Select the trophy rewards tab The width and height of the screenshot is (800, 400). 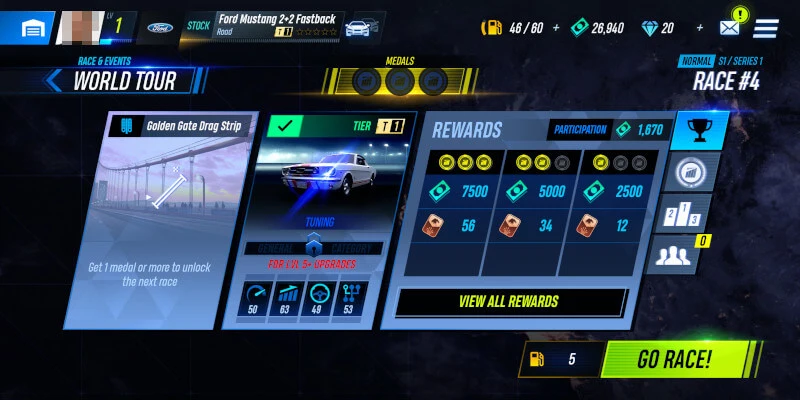tap(700, 131)
